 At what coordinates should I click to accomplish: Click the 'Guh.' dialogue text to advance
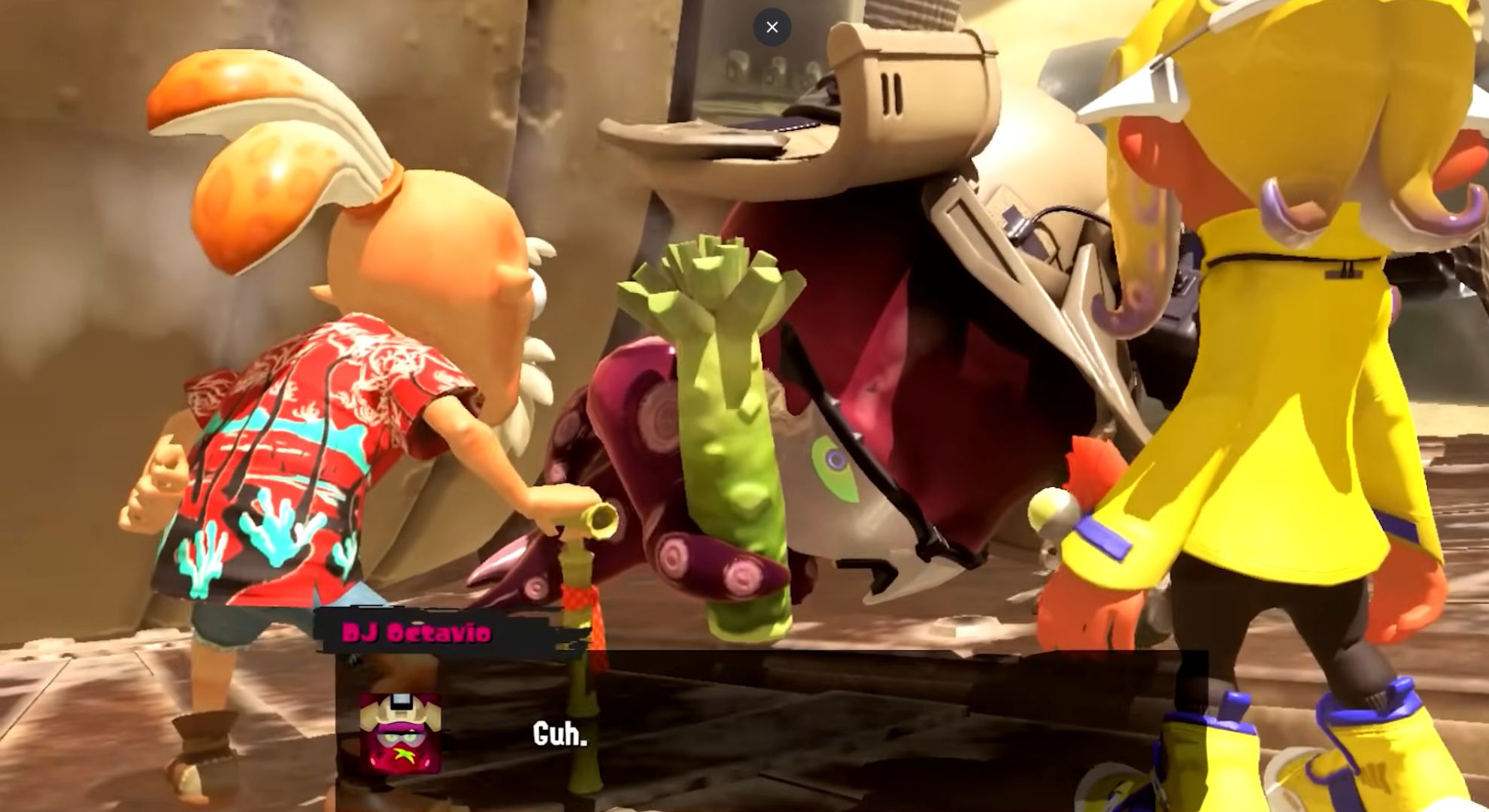coord(560,733)
